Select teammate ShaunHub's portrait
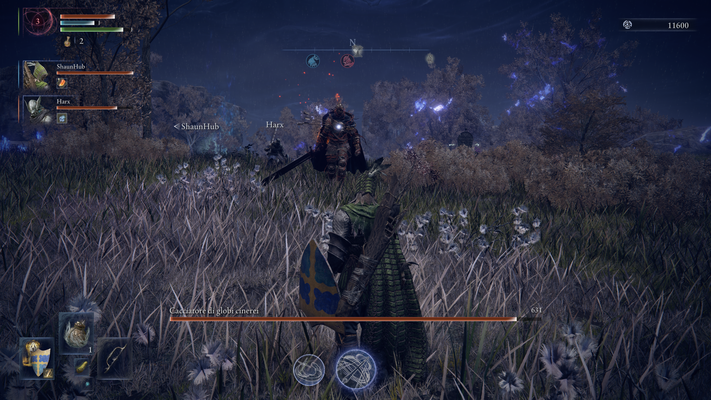 38,75
